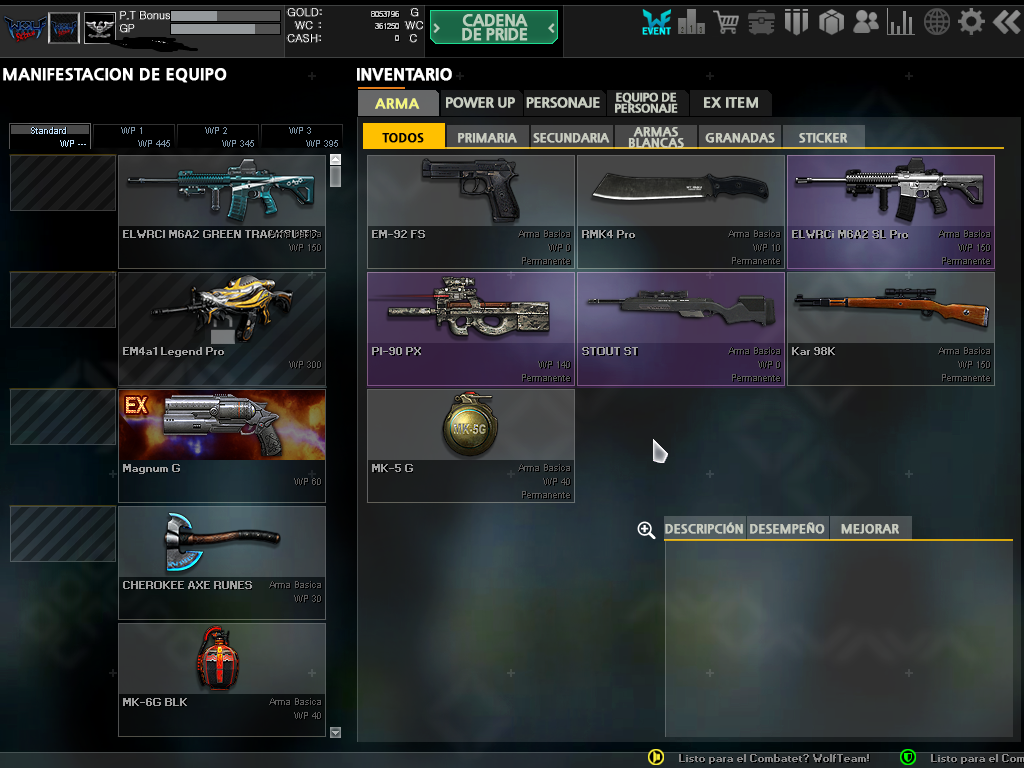Open the STICKER filter tab
This screenshot has width=1024, height=768.
click(823, 138)
